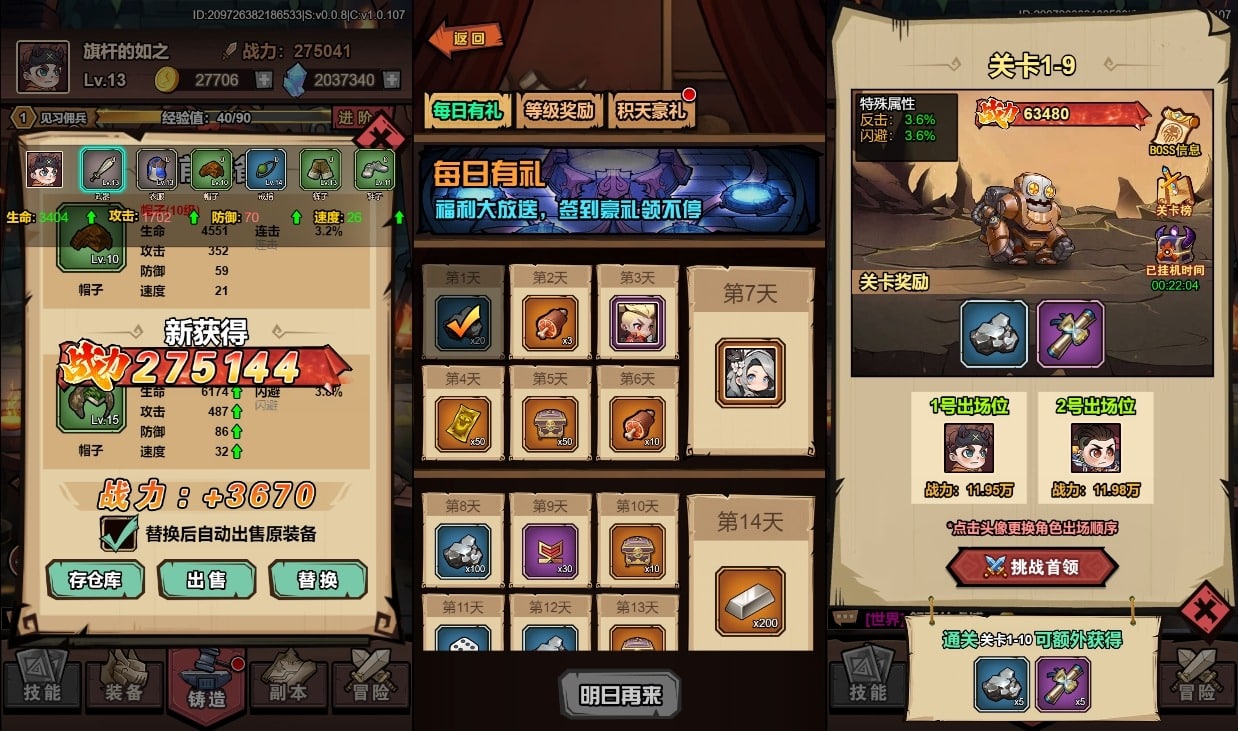Open the 积天豪礼 tab
The width and height of the screenshot is (1238, 731).
tap(650, 110)
